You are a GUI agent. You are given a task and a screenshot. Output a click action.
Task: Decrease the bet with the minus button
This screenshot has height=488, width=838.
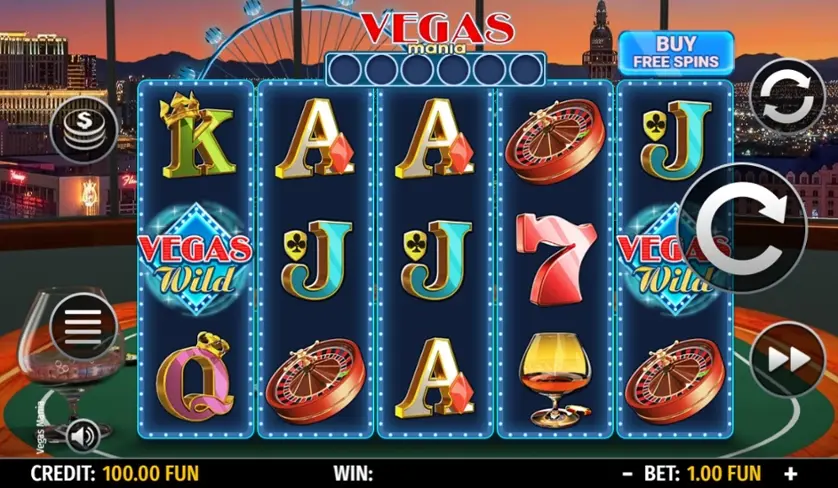click(x=627, y=473)
